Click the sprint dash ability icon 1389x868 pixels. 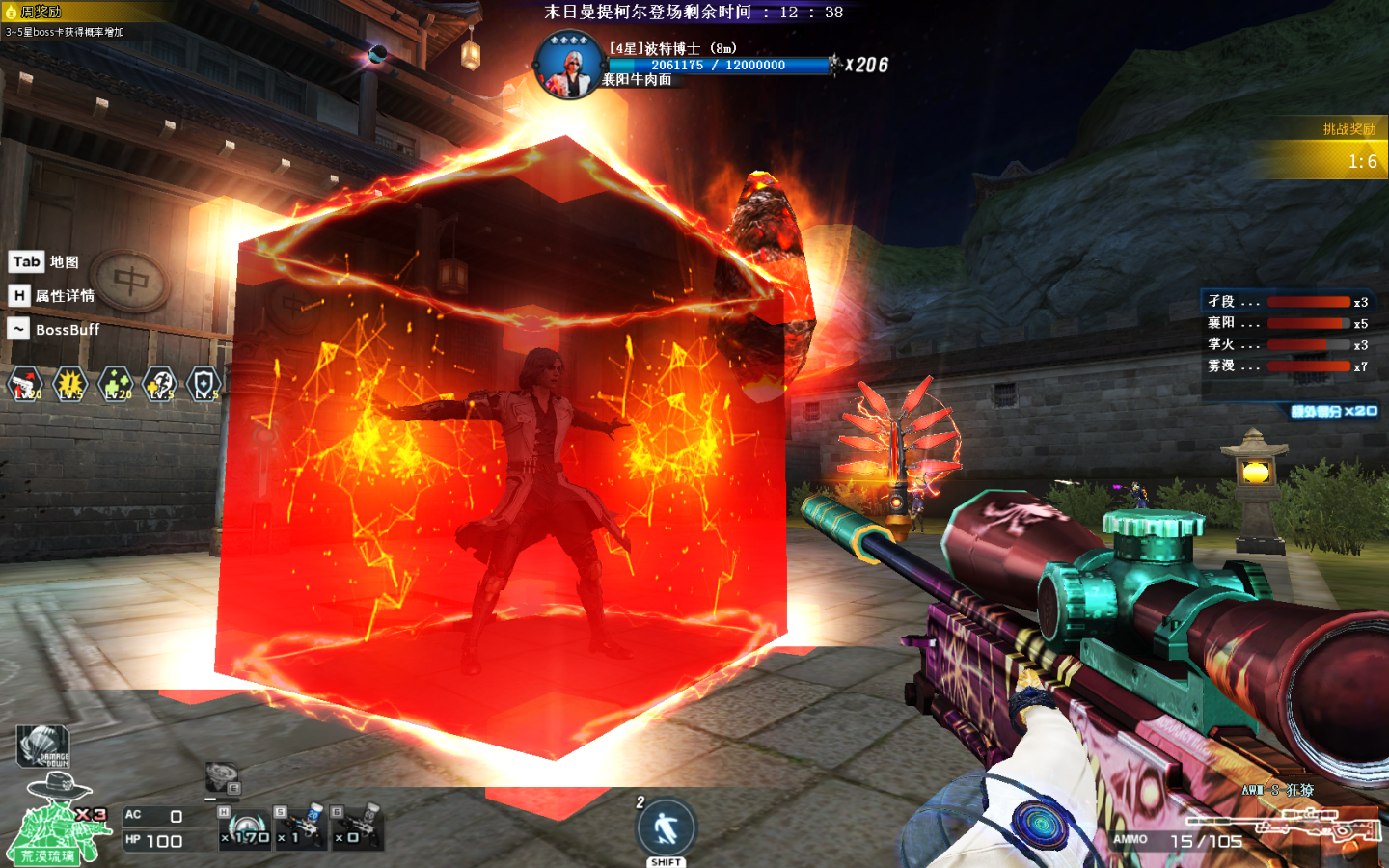(x=666, y=828)
